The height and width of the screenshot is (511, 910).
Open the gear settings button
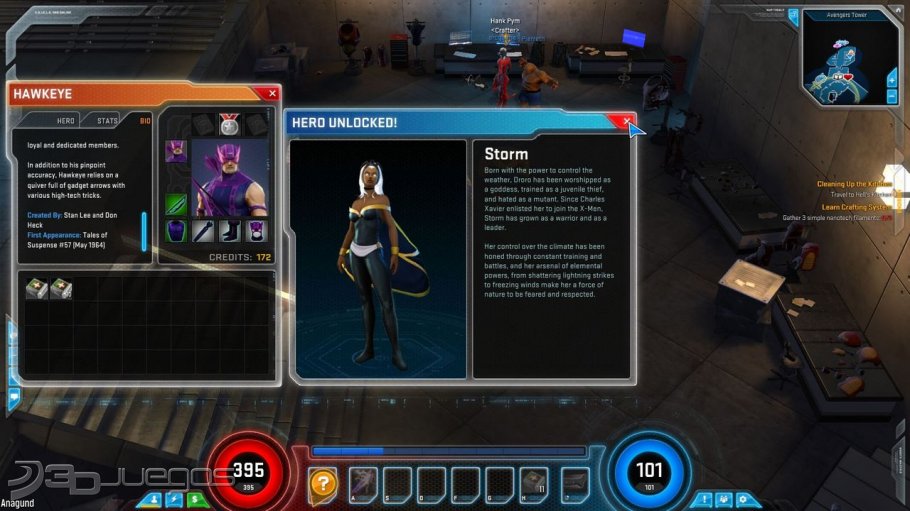pos(741,498)
